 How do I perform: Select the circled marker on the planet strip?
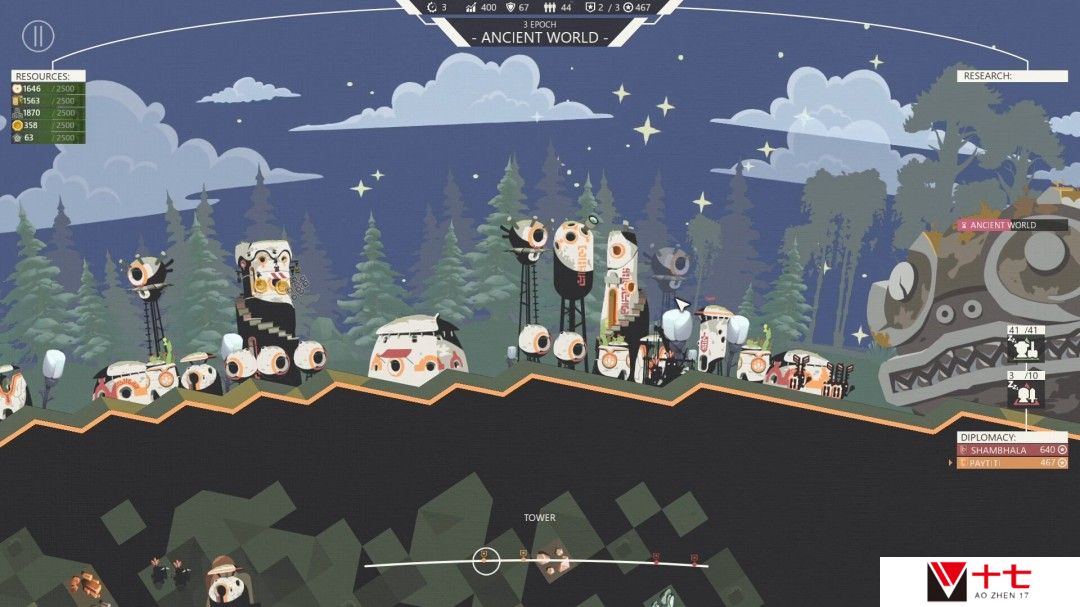pos(486,561)
